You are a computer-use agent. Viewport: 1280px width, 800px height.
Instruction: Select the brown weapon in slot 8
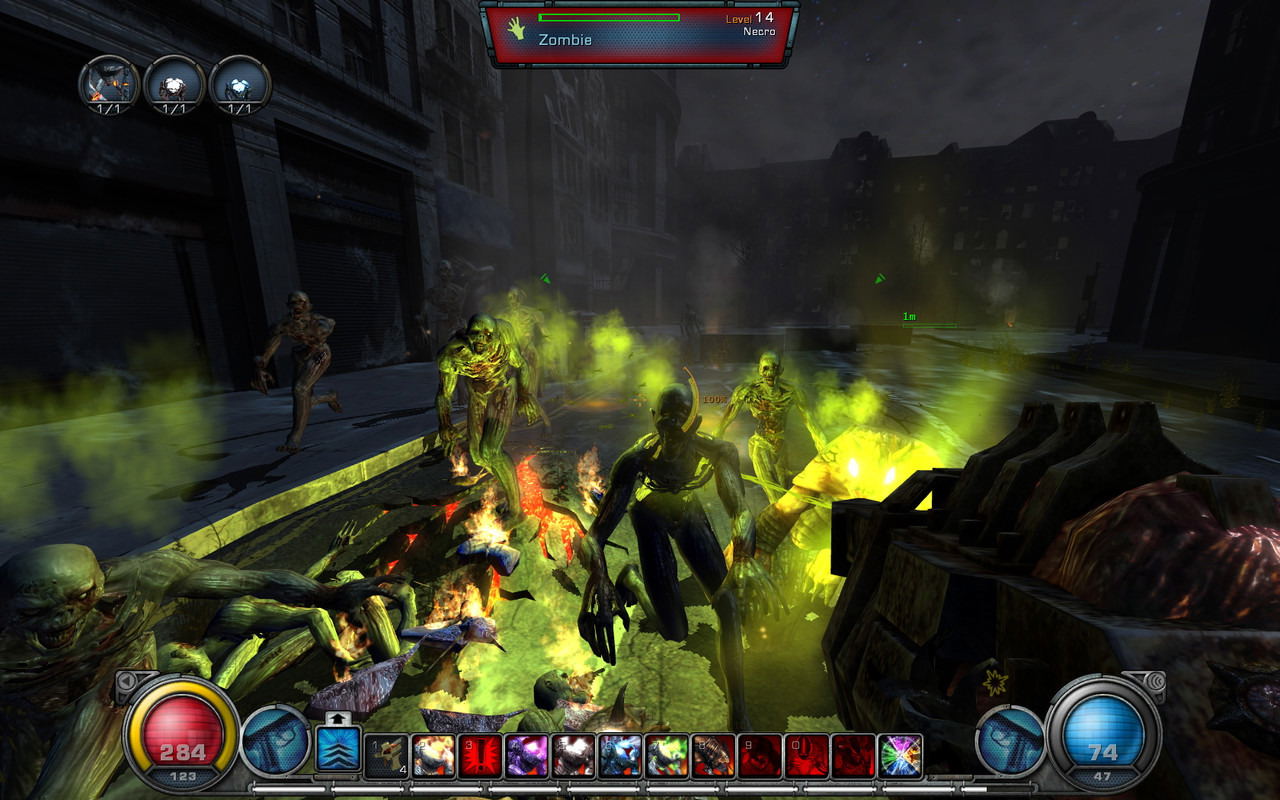pyautogui.click(x=714, y=757)
